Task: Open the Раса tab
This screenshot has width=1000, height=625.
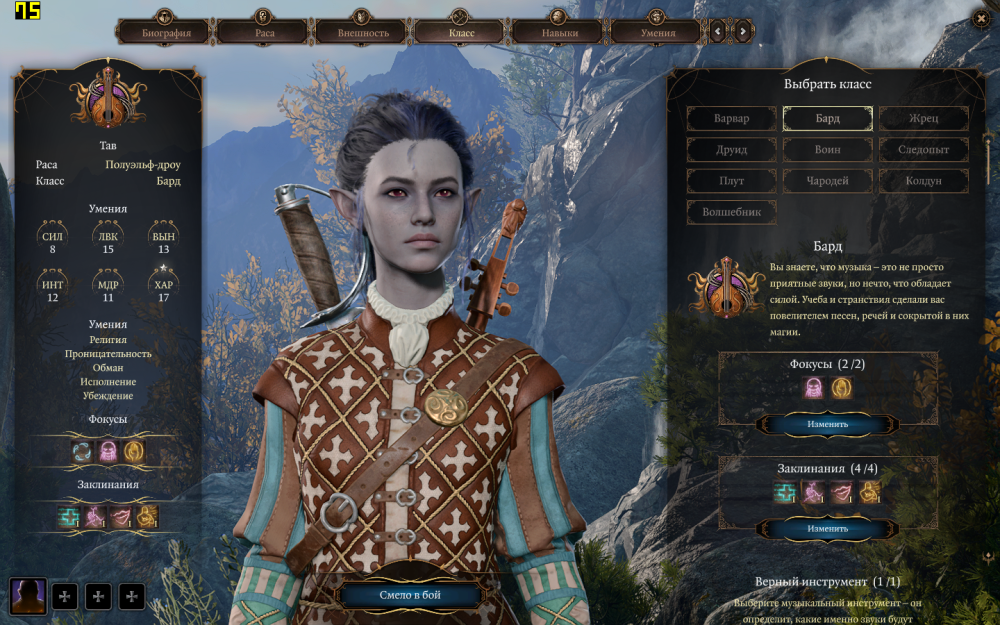Action: point(264,33)
